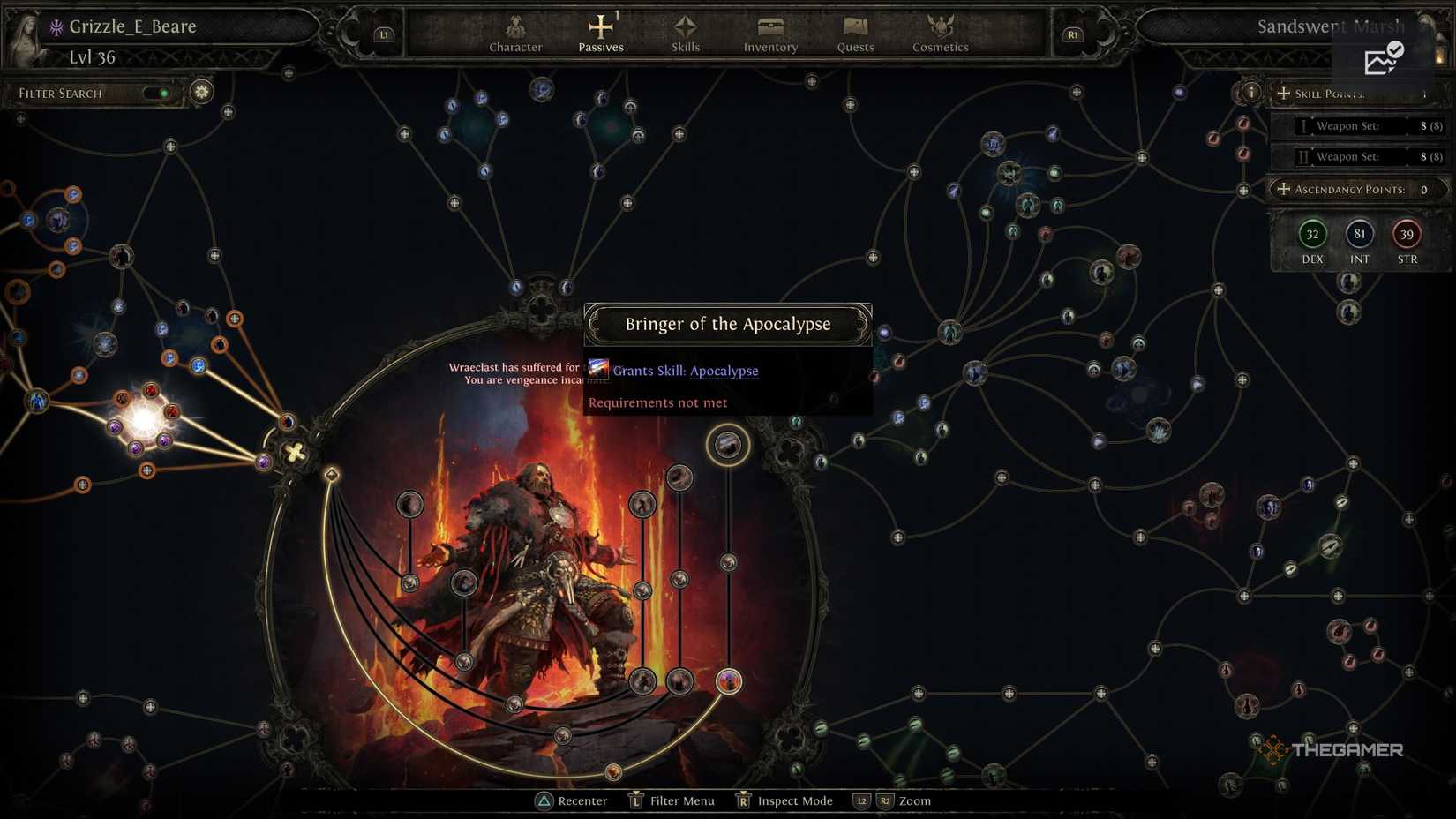Viewport: 1456px width, 819px height.
Task: Click the info icon beside Skill Points
Action: (x=1252, y=92)
